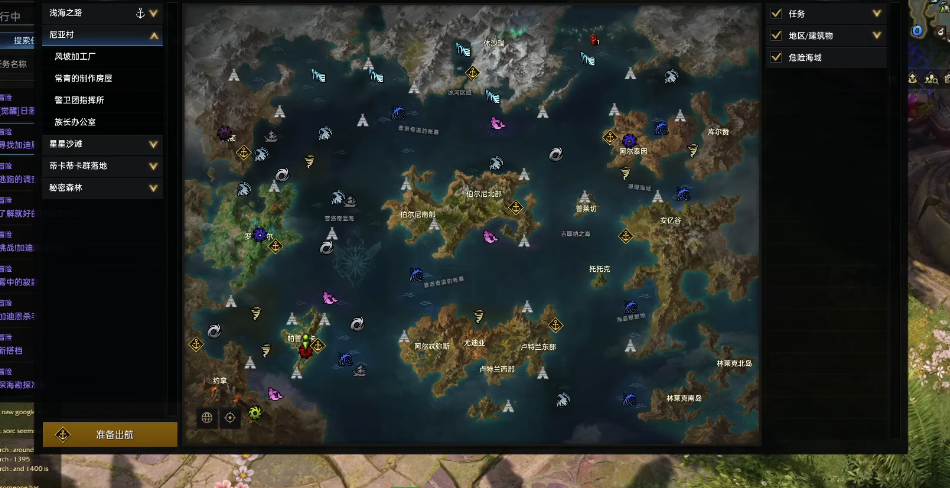This screenshot has height=488, width=950.
Task: Expand the 任务 filter dropdown arrow
Action: pyautogui.click(x=877, y=13)
